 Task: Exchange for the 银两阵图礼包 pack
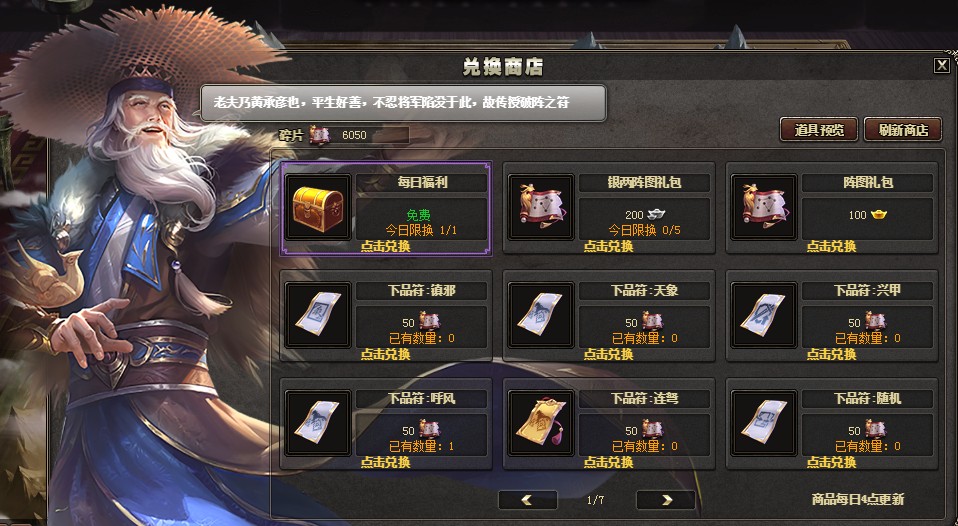point(608,246)
